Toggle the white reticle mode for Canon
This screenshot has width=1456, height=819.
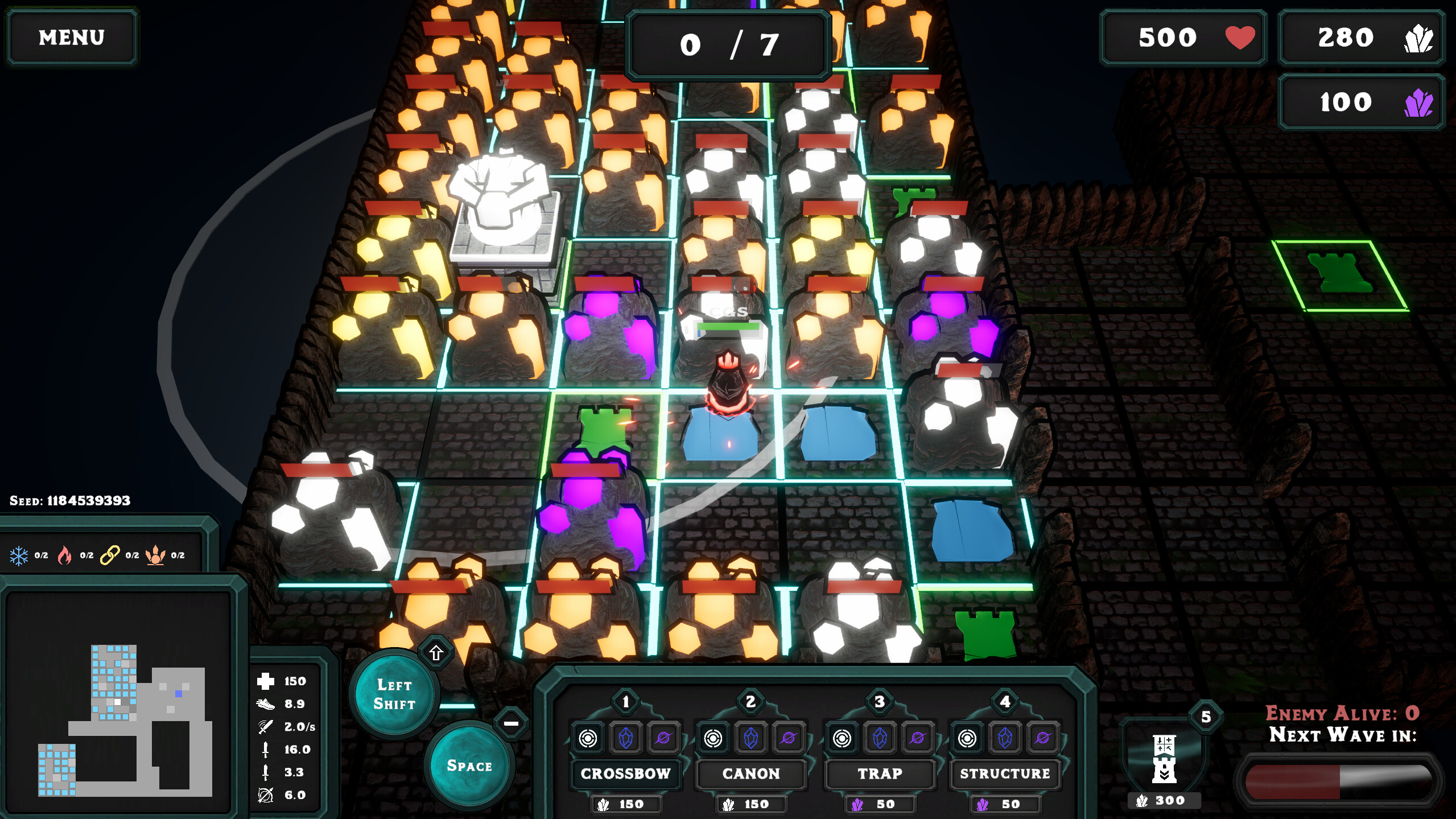coord(712,738)
